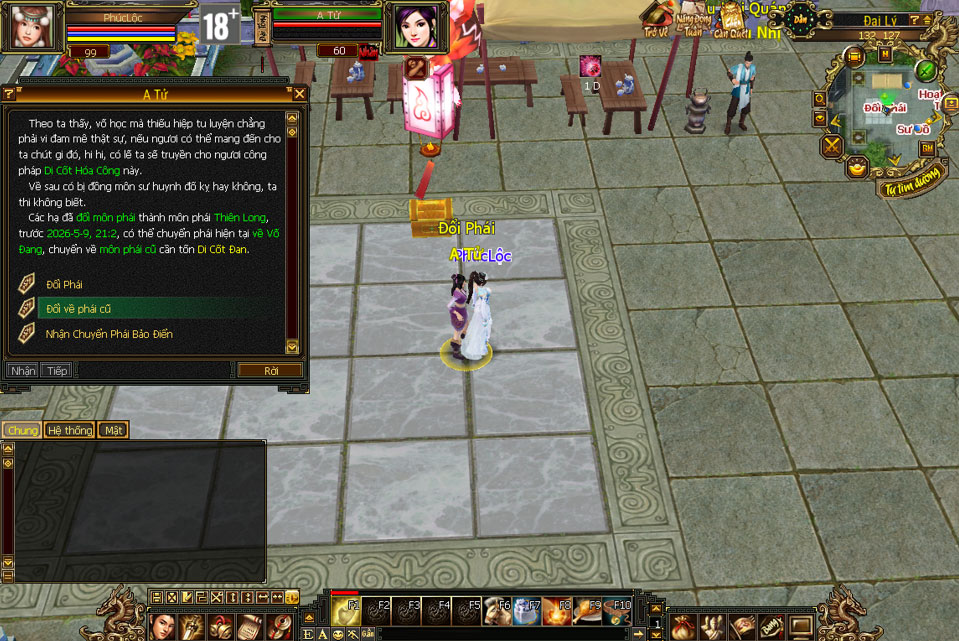Screen dimensions: 959x641
Task: Click the PhúcLộc player portrait
Action: [30, 27]
